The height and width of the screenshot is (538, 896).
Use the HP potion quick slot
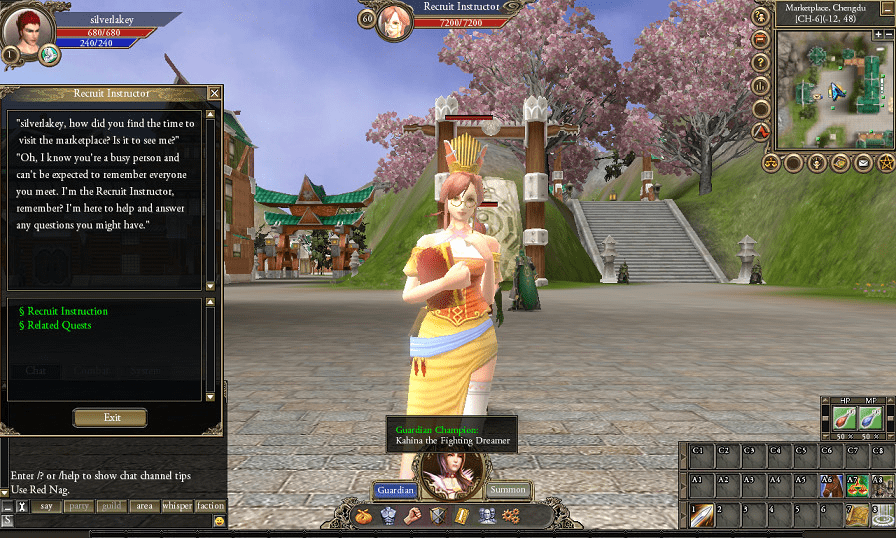pos(841,418)
